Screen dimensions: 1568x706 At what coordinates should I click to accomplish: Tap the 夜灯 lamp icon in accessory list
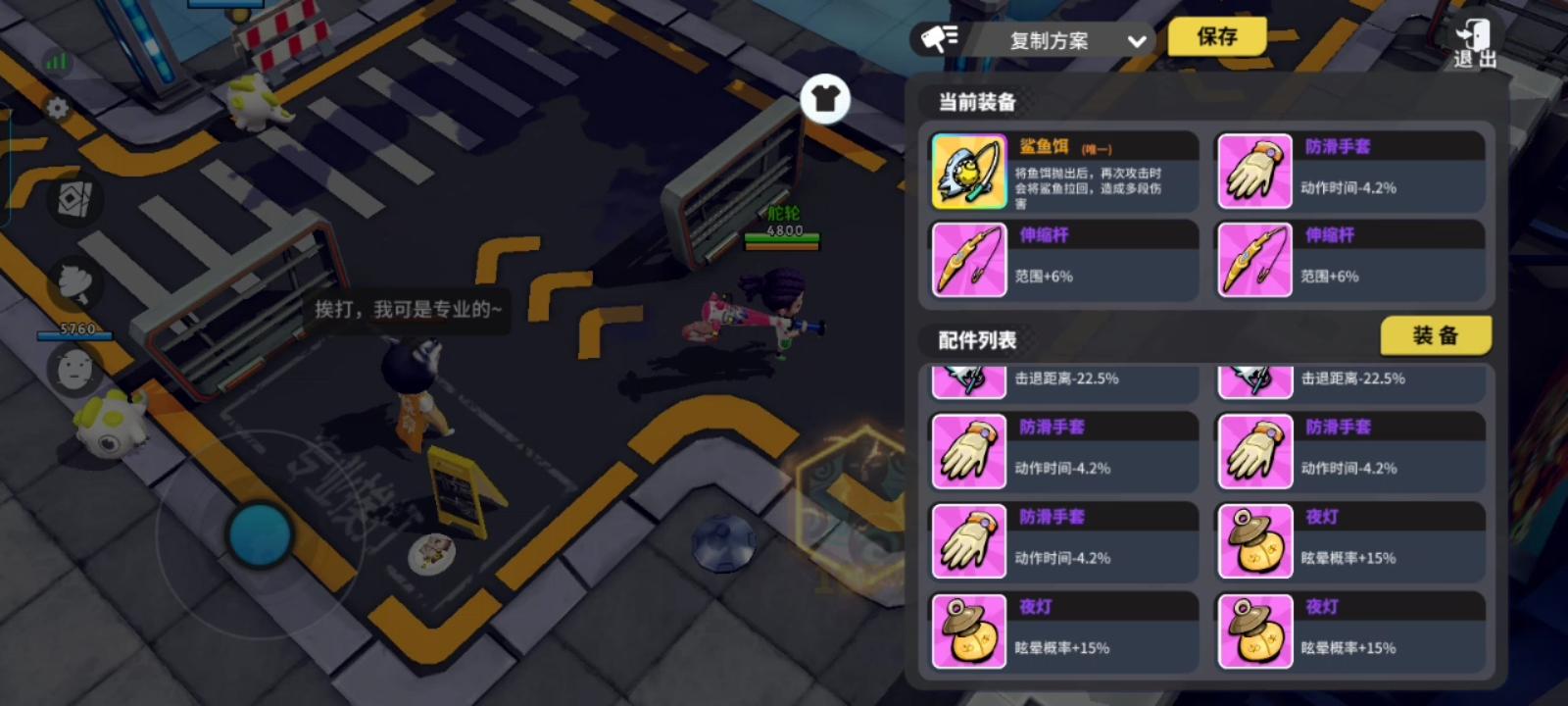tap(1255, 542)
